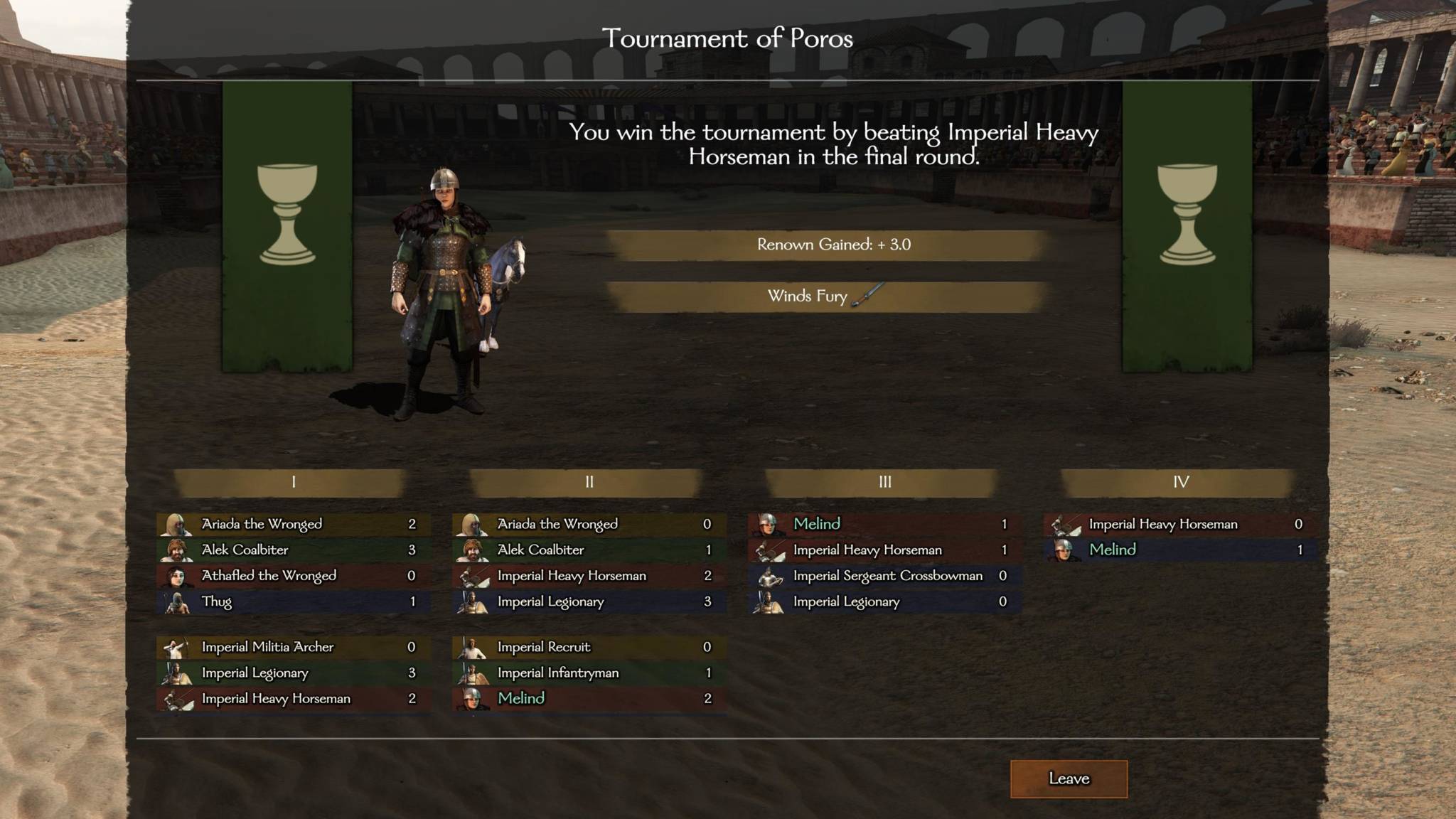Select the Imperial Infantryman participant row
Viewport: 1456px width, 819px height.
589,673
